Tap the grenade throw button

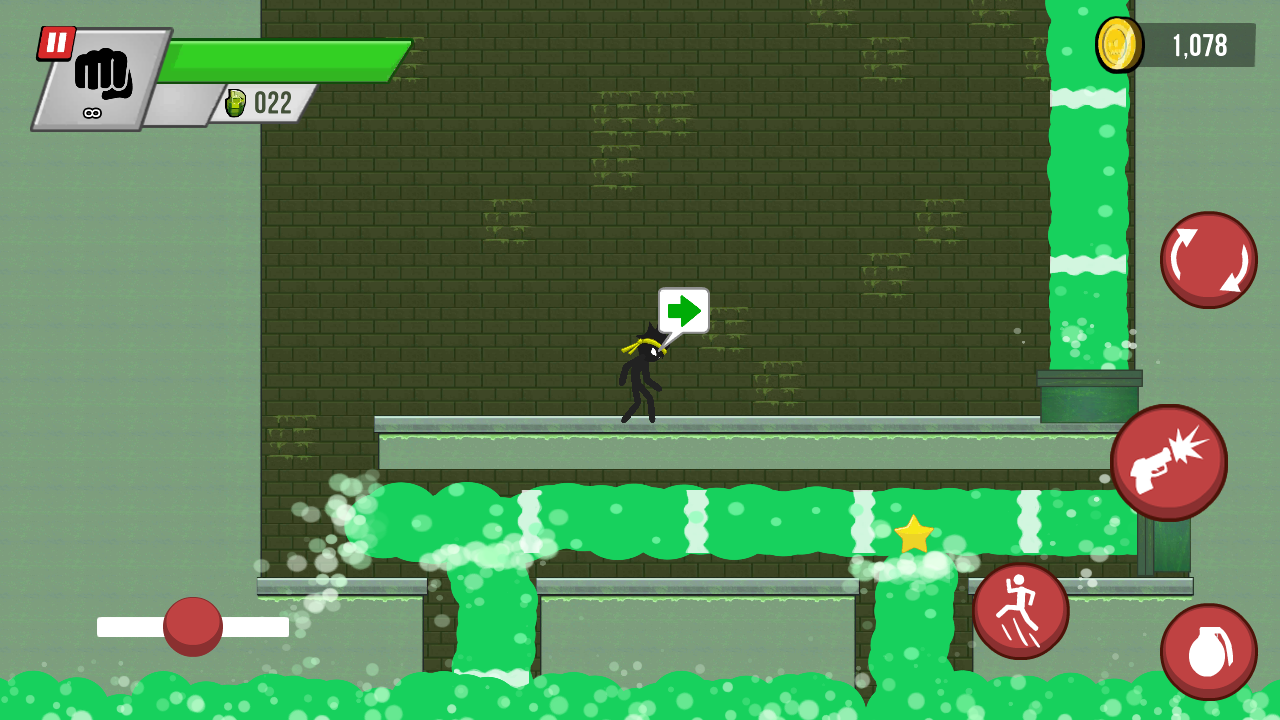click(1209, 650)
